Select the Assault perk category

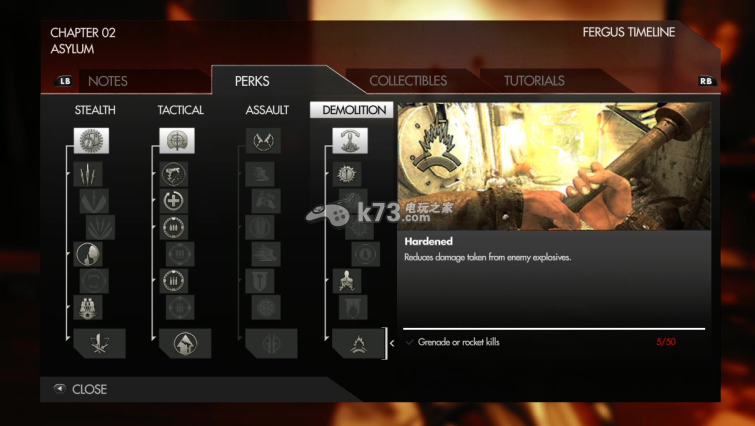267,110
